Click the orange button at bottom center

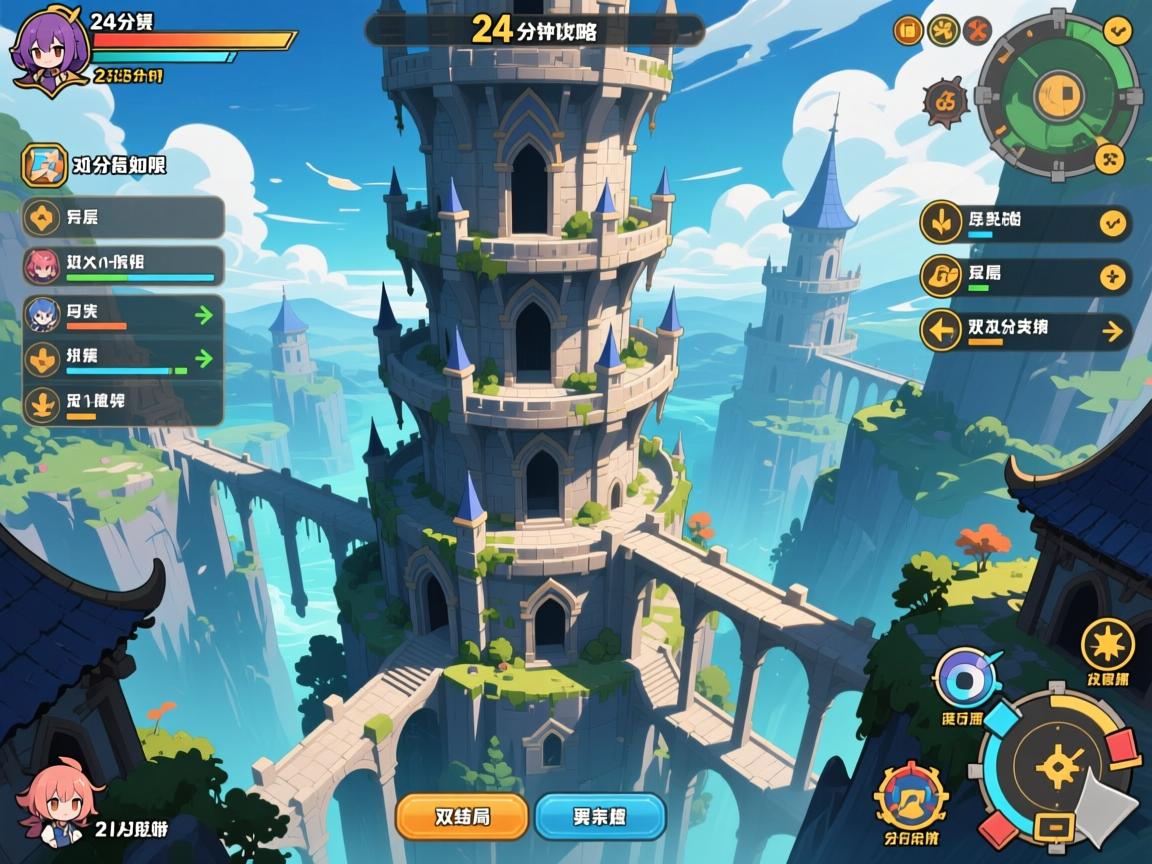[461, 816]
